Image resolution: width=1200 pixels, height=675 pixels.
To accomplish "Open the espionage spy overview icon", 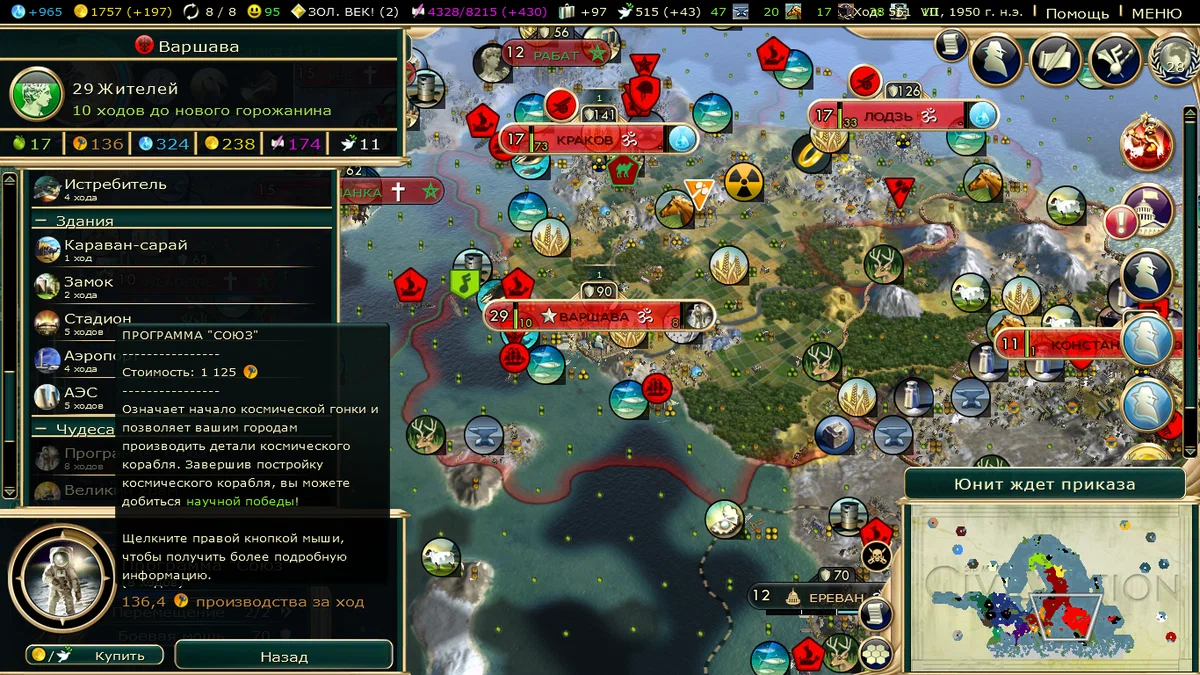I will click(x=996, y=60).
